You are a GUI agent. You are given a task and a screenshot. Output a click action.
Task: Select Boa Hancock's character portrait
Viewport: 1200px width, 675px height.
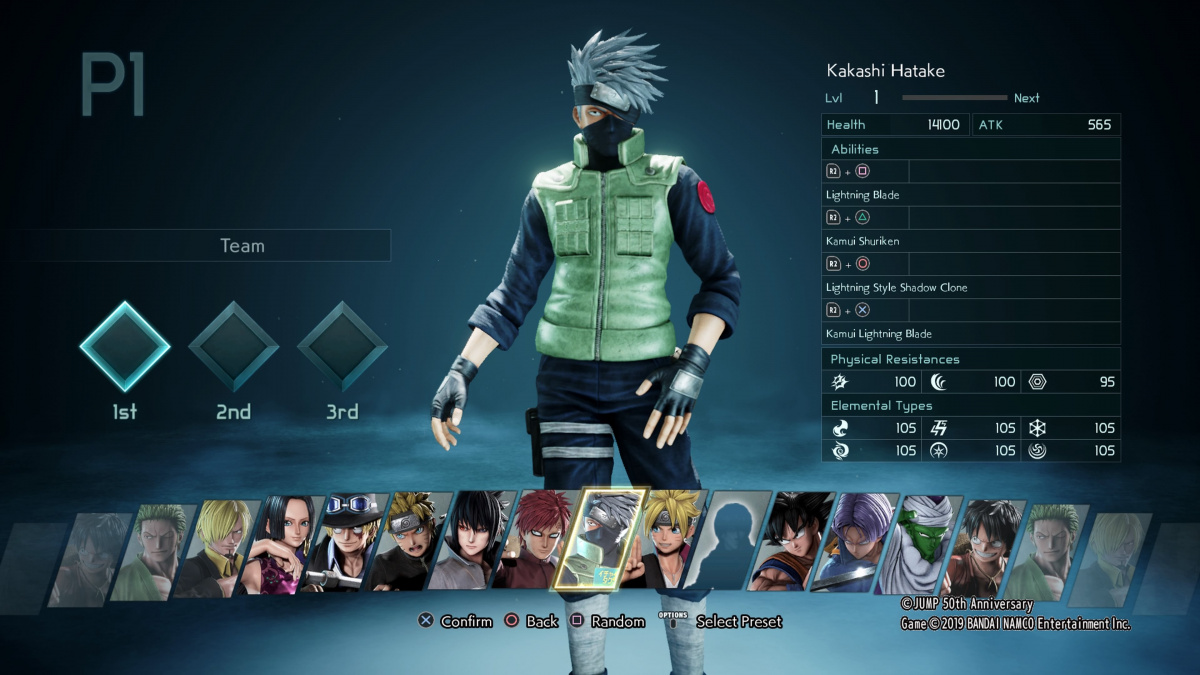coord(284,546)
